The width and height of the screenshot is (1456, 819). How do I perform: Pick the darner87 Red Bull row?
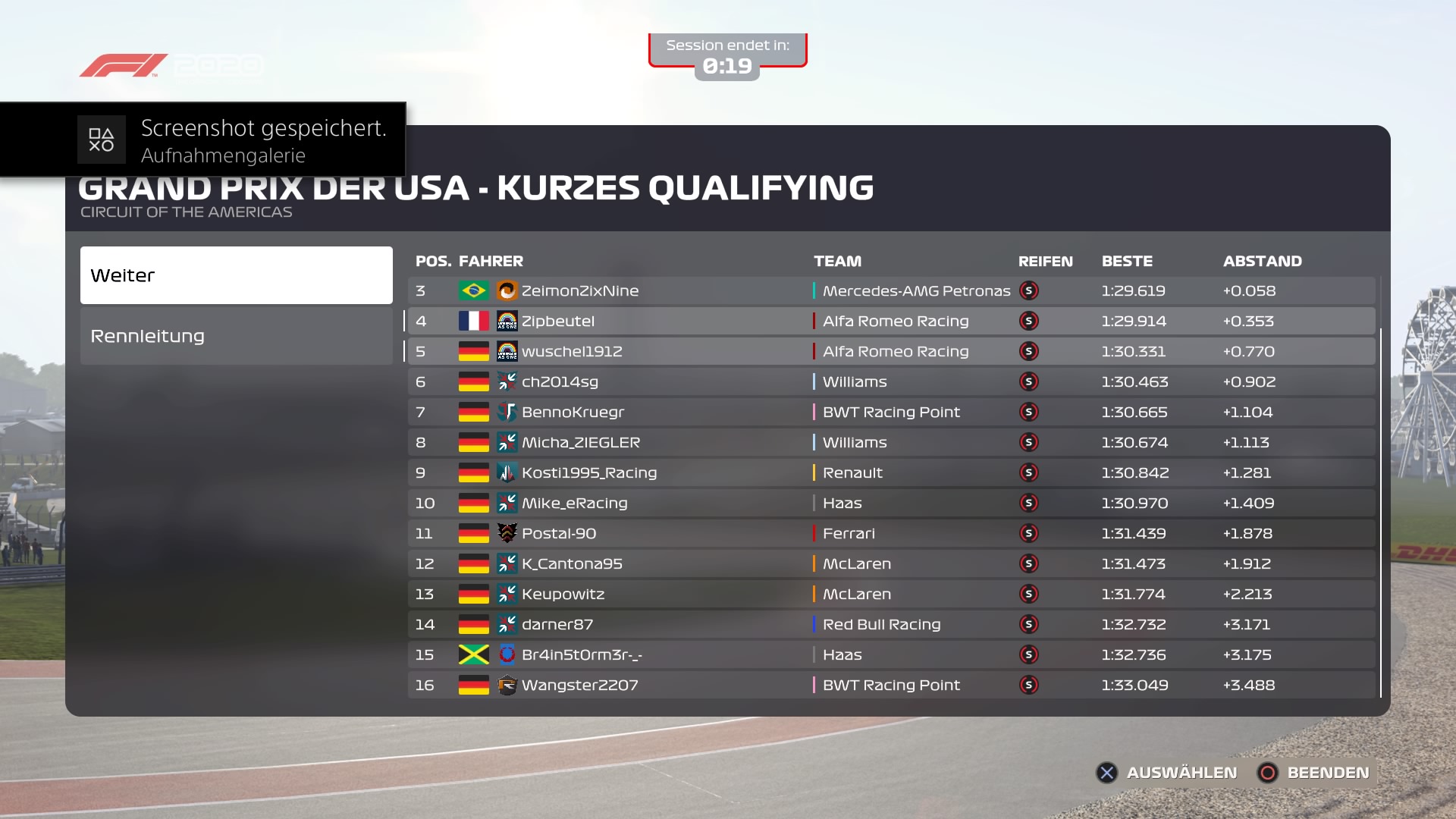coord(891,625)
